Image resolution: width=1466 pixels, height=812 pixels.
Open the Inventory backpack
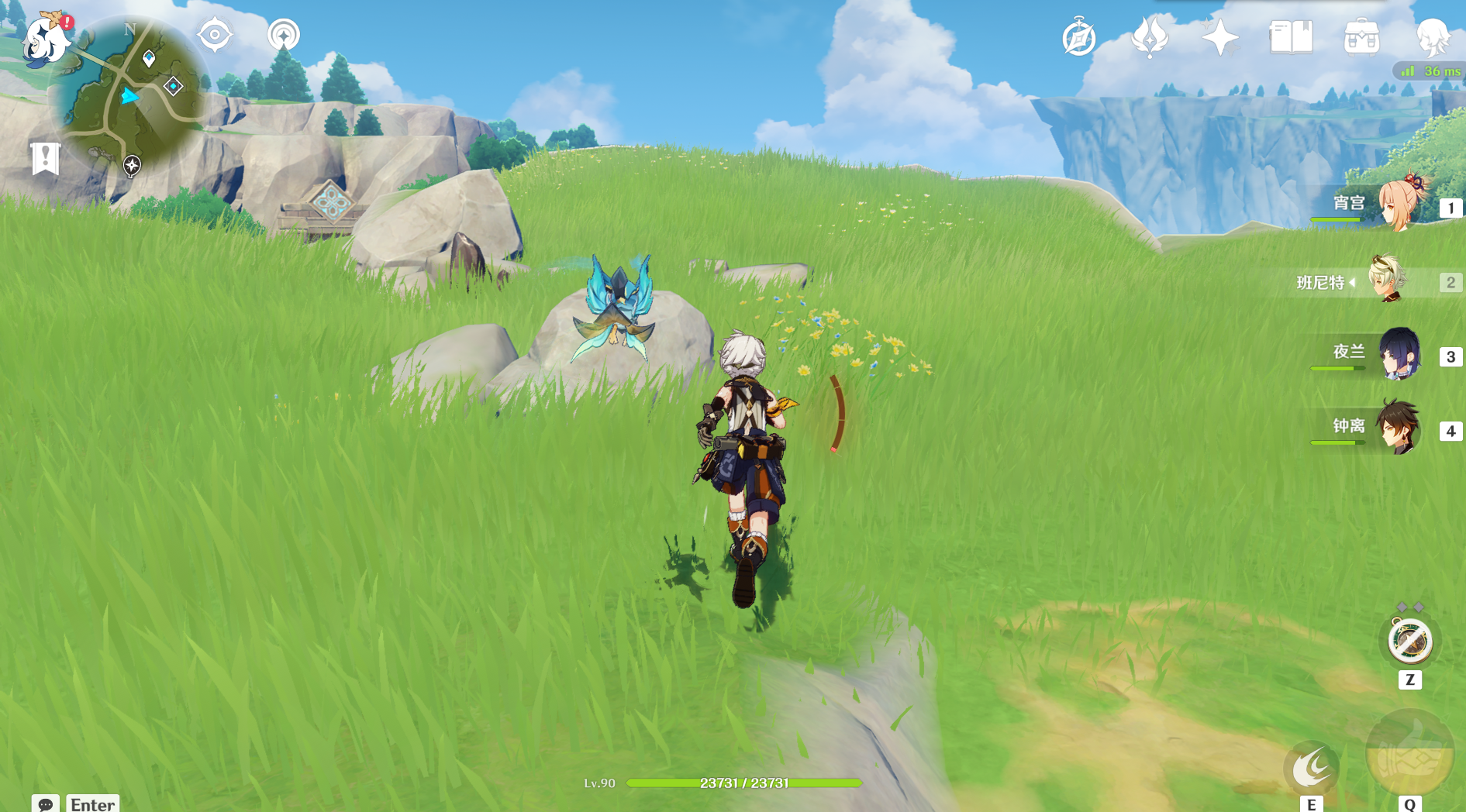[1361, 37]
